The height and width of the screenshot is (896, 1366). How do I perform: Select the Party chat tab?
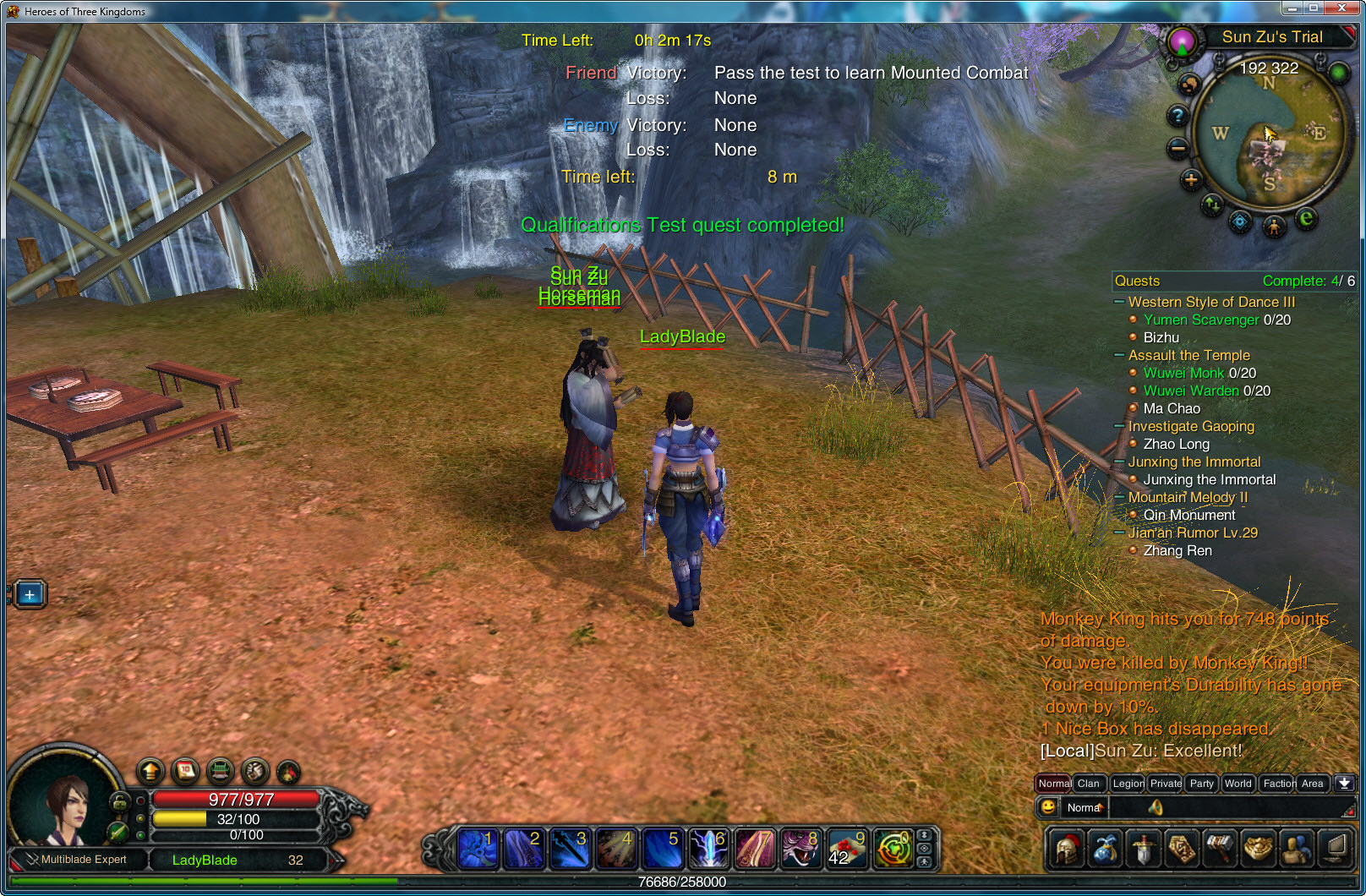[x=1201, y=784]
